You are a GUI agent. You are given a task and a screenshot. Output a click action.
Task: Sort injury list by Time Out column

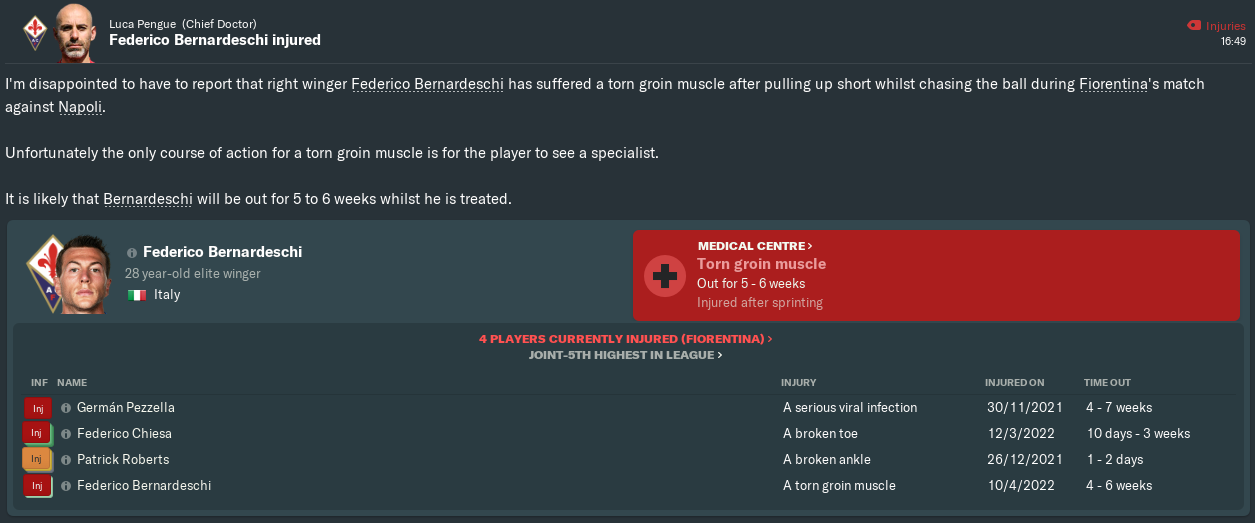[x=1108, y=383]
